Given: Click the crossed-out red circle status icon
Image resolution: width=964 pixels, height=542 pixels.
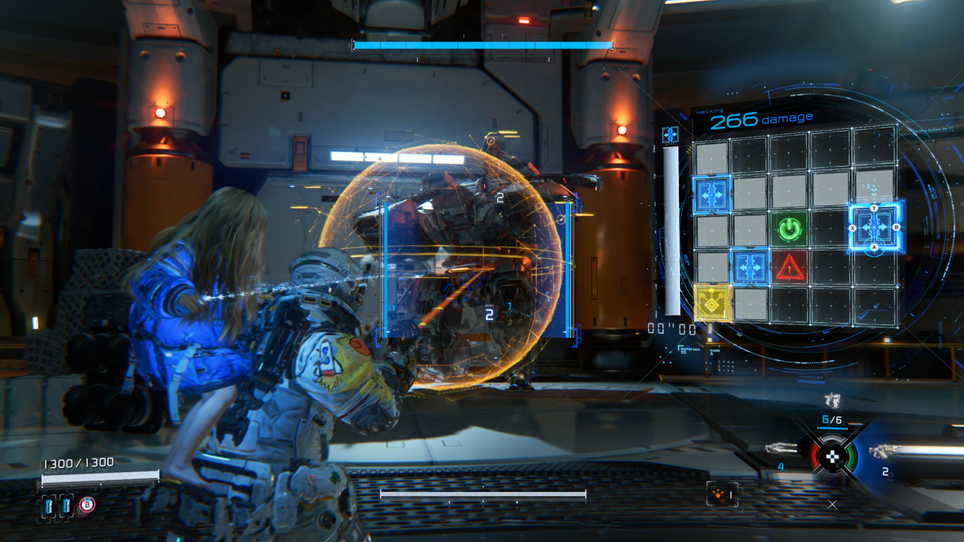Looking at the screenshot, I should [87, 506].
